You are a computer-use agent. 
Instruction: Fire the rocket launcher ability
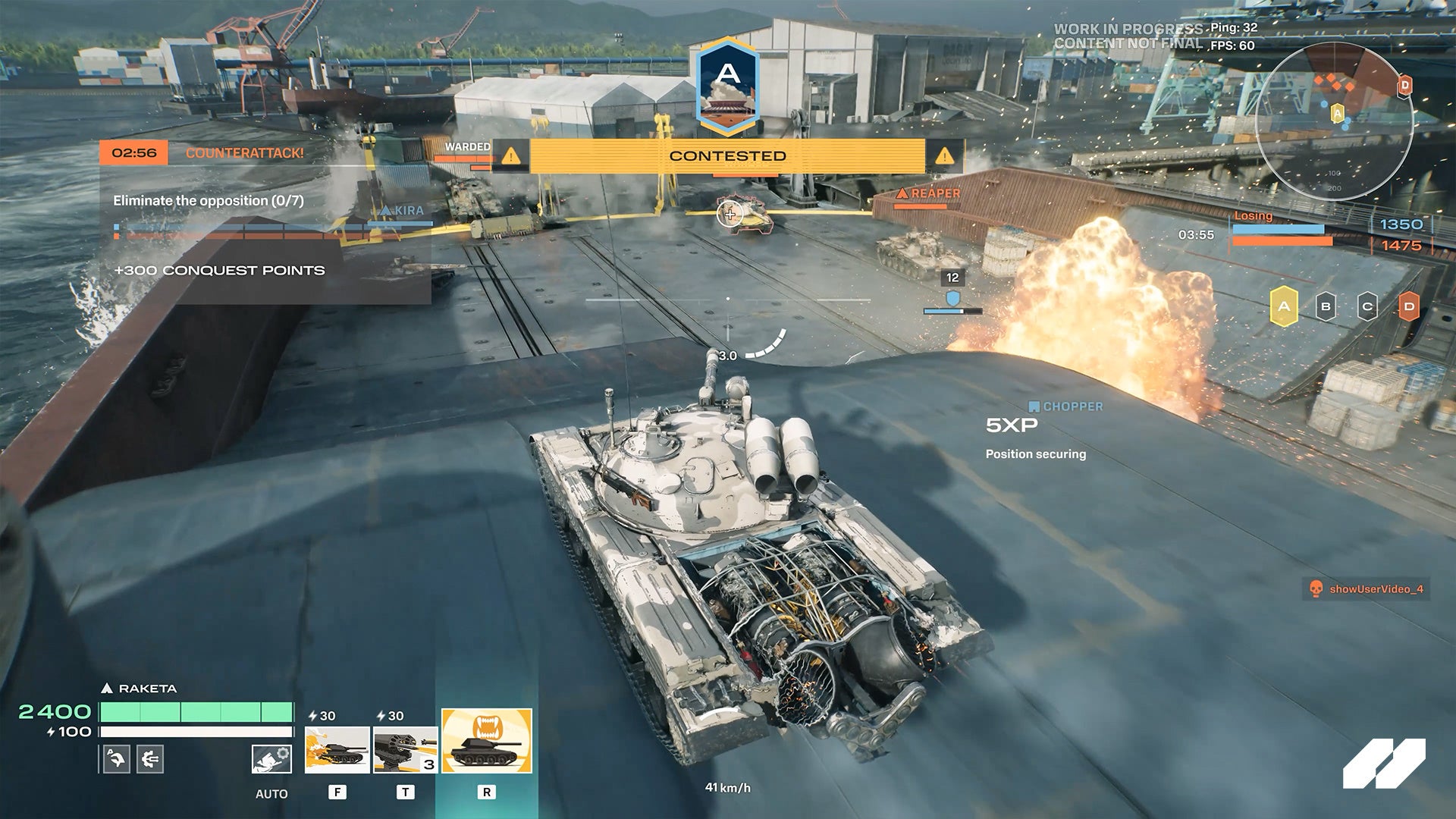click(x=405, y=749)
